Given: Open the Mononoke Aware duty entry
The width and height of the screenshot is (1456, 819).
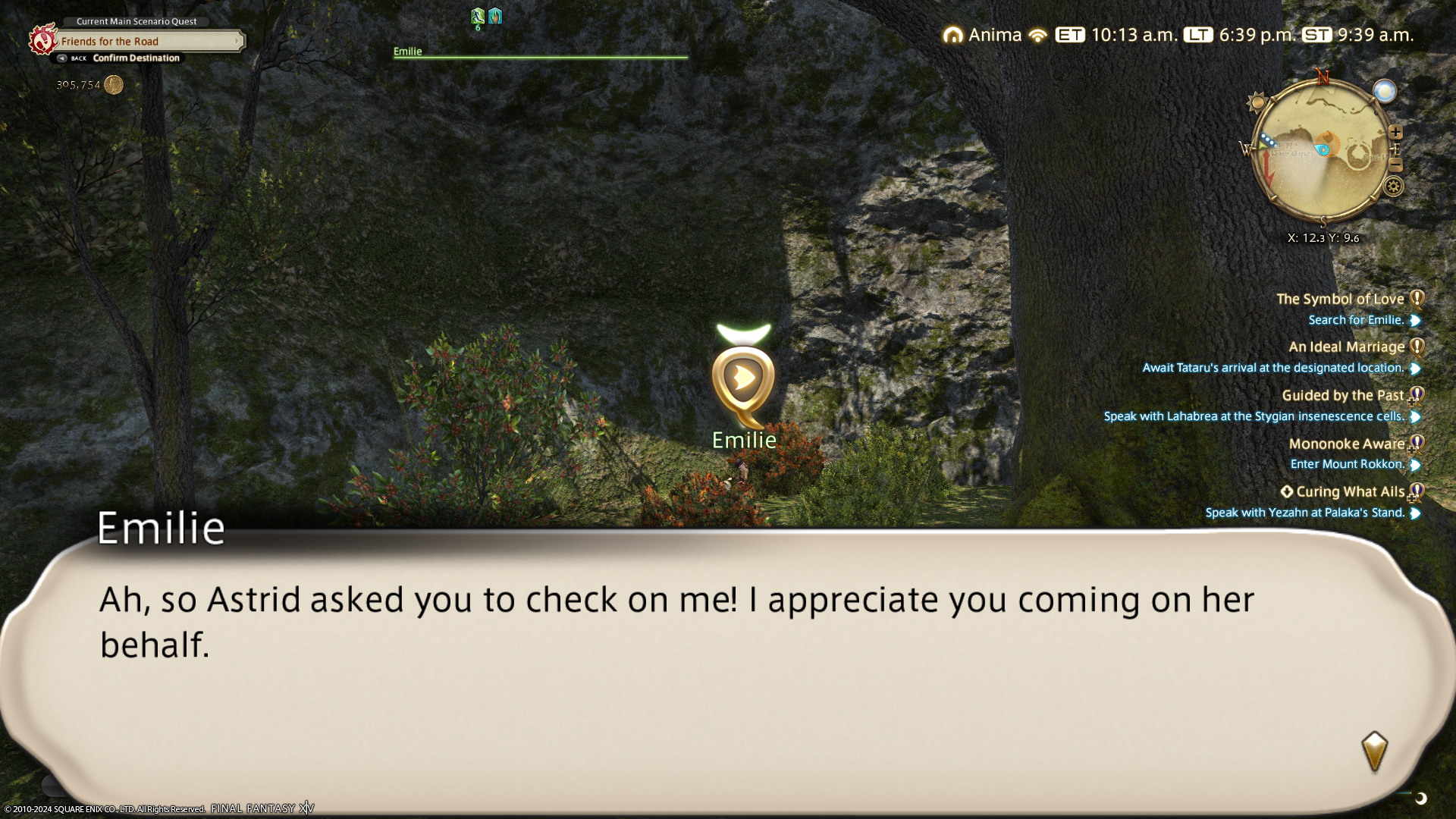Looking at the screenshot, I should (x=1346, y=444).
